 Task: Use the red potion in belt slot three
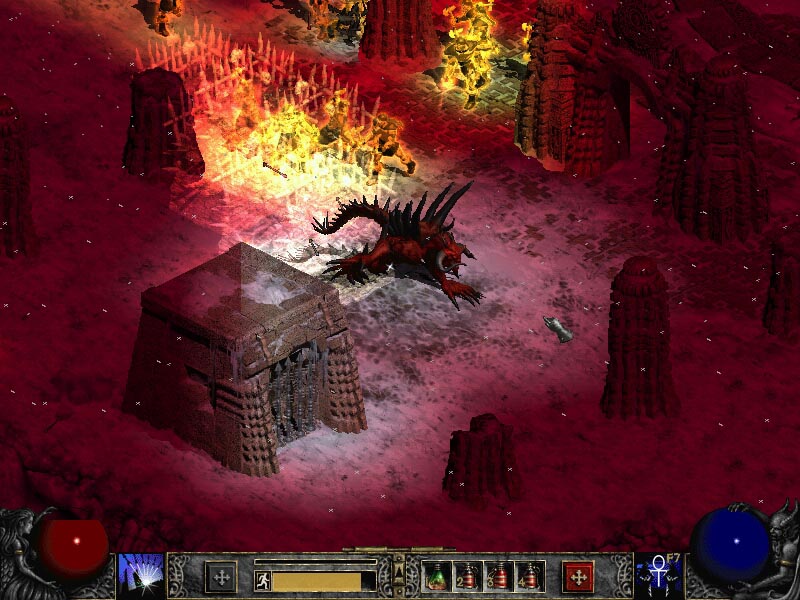499,576
